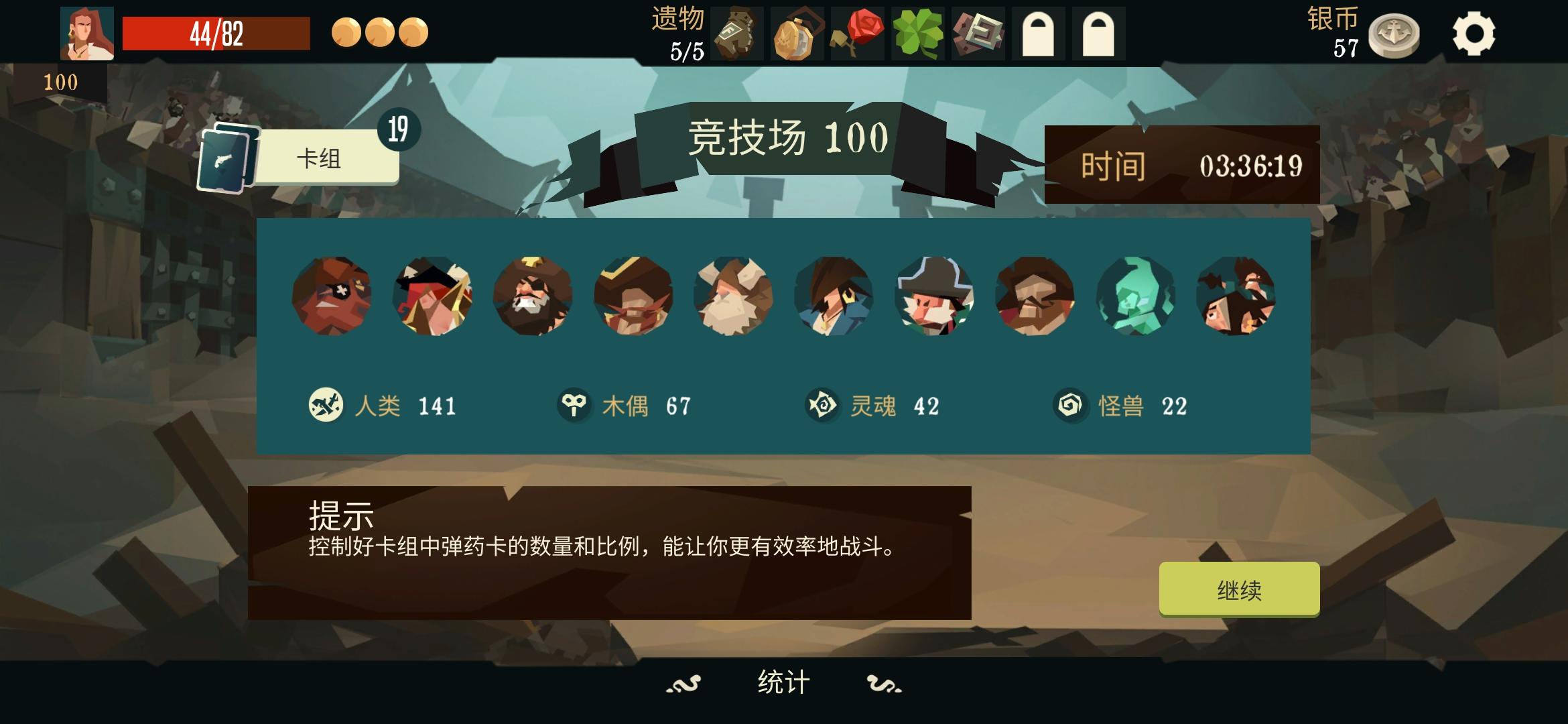Tap the 人类 kill counter icon

coord(326,404)
